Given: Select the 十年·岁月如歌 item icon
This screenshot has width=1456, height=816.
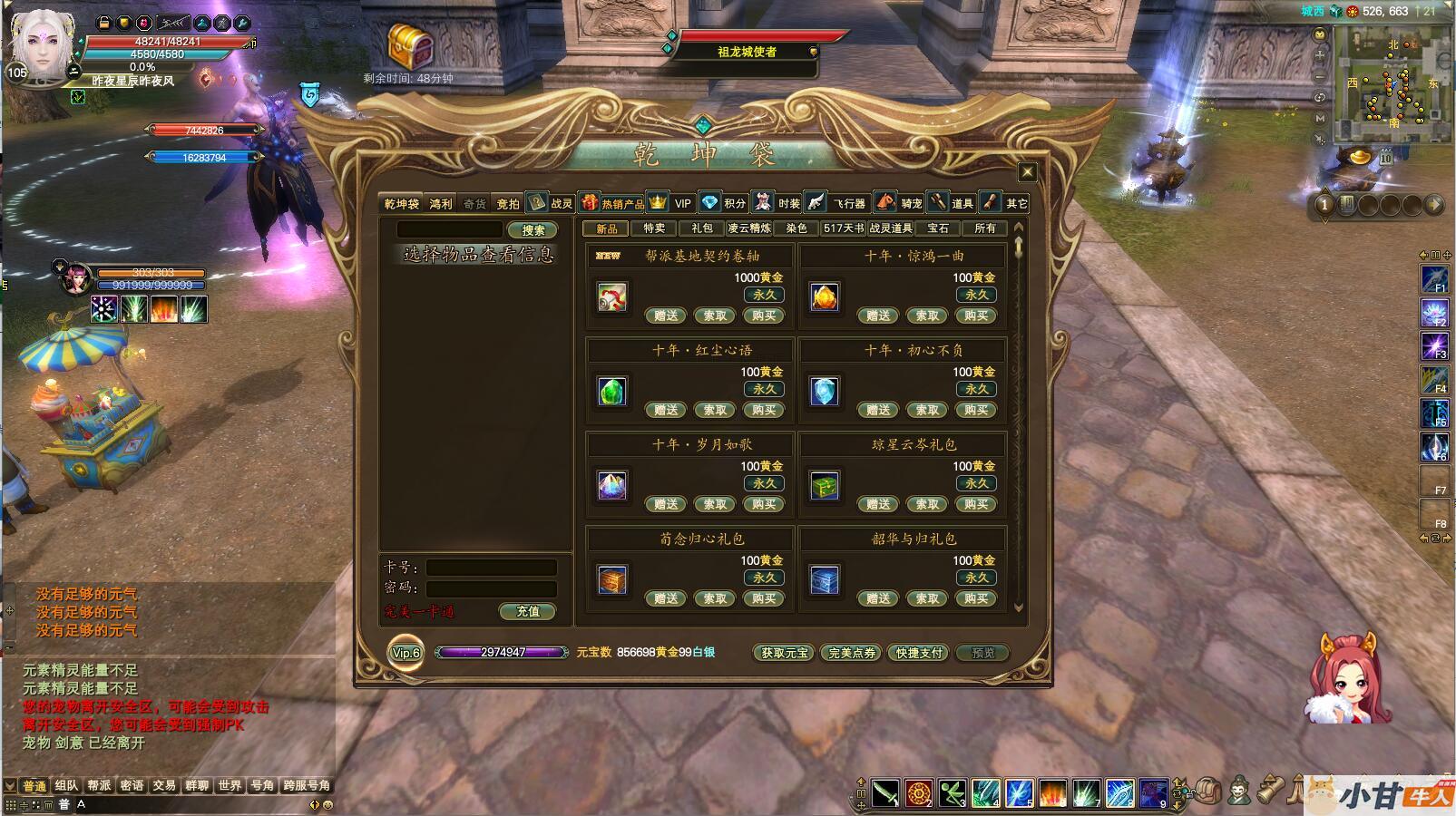Looking at the screenshot, I should tap(612, 485).
